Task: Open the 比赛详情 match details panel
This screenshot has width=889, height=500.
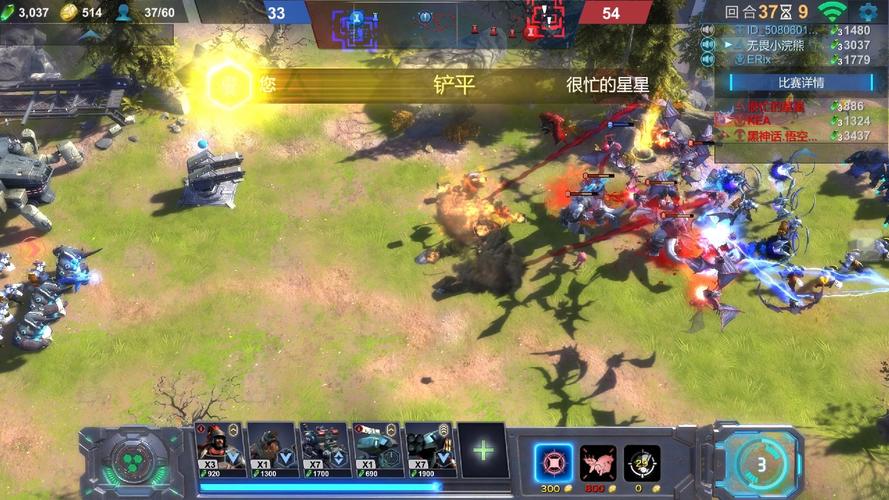Action: 801,82
